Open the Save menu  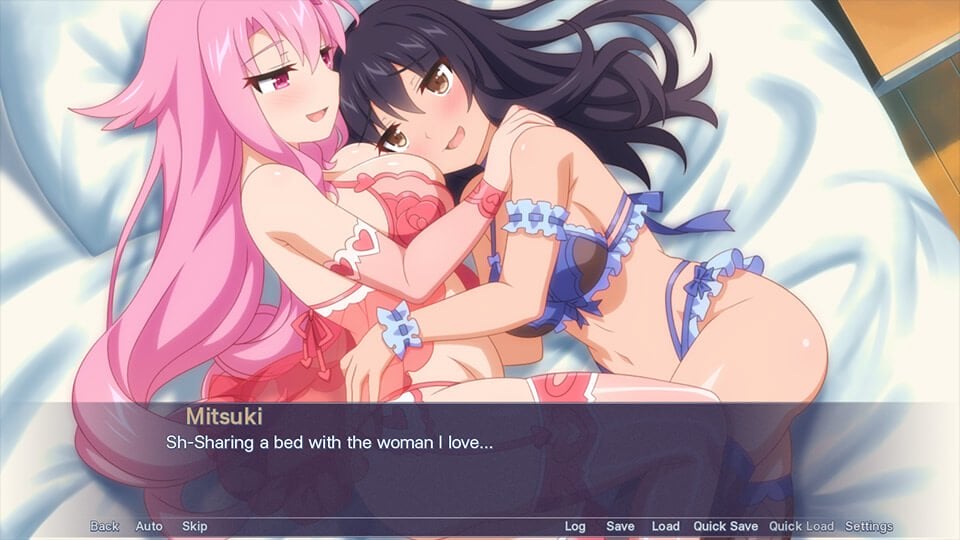pos(620,526)
